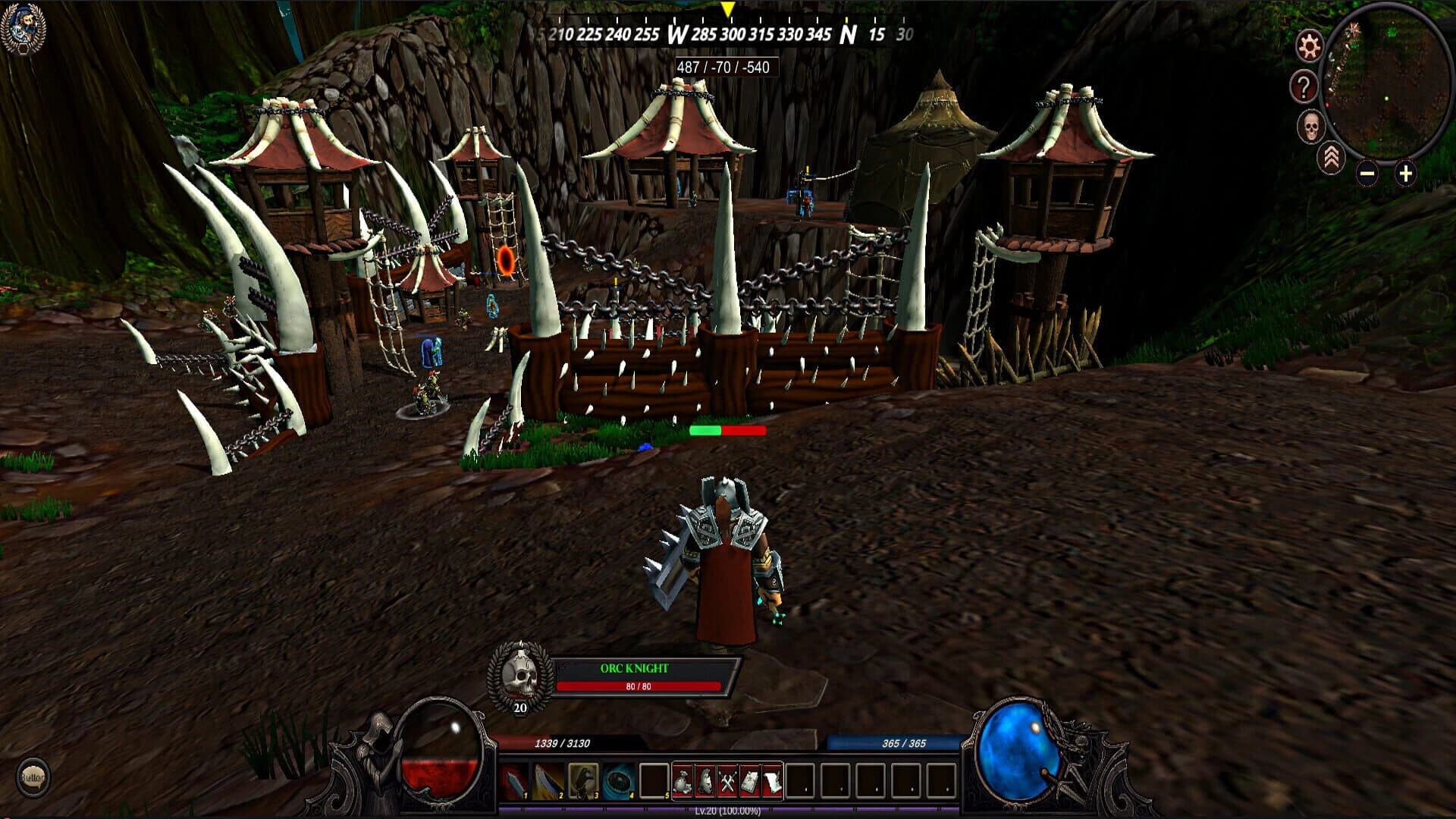
Task: Expand the double-chevron panel below the skull icon
Action: click(x=1332, y=159)
